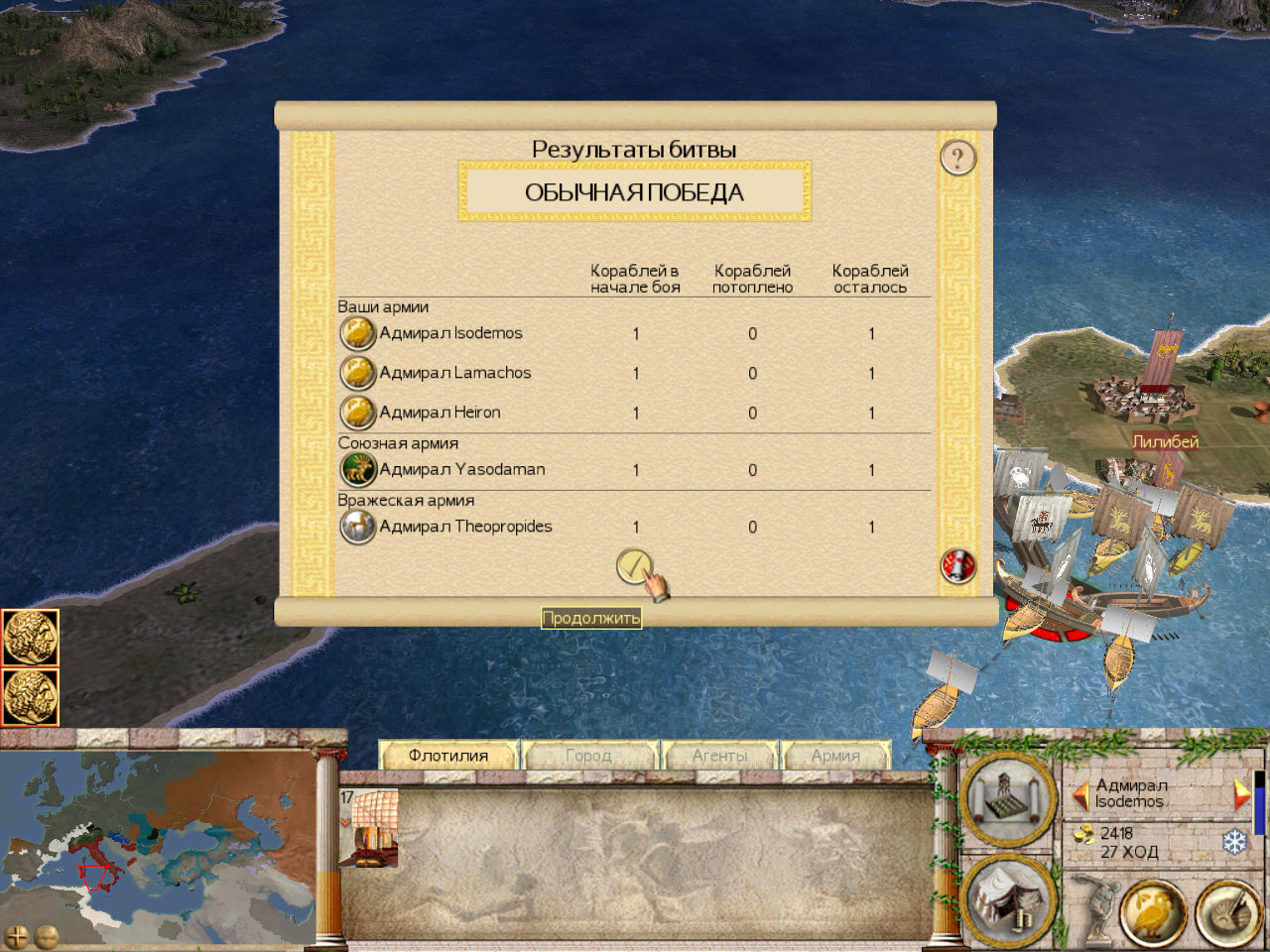Screen dimensions: 1270x952
Task: Cycle to previous character with left arrow
Action: 1081,794
